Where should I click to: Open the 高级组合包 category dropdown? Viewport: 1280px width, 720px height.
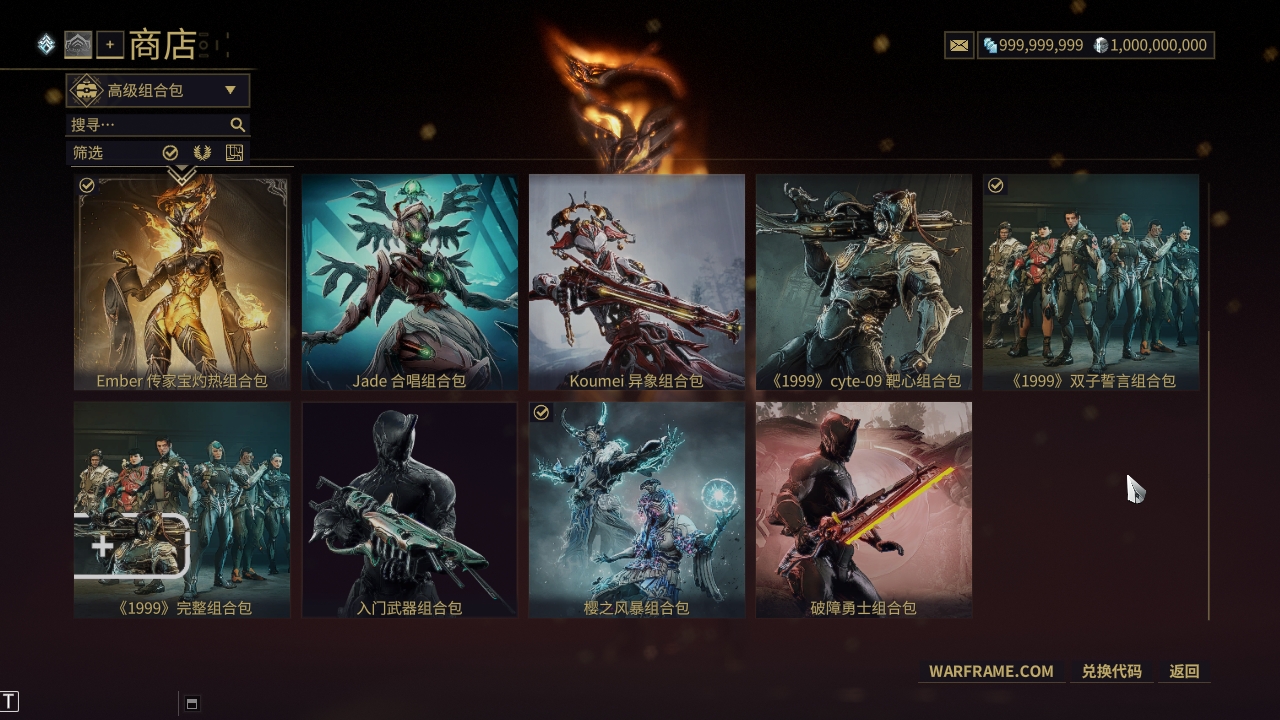click(158, 91)
